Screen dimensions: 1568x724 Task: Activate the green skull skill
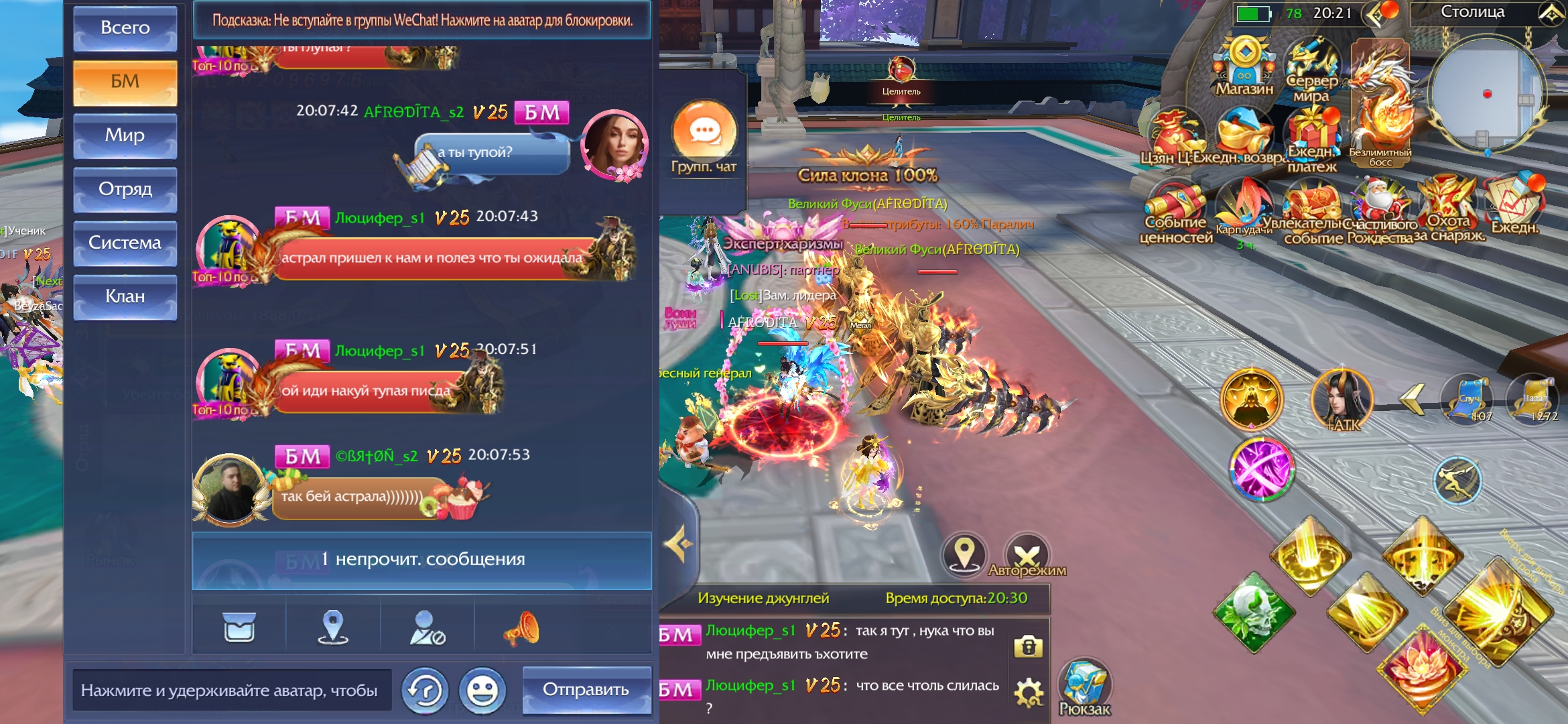(1254, 612)
